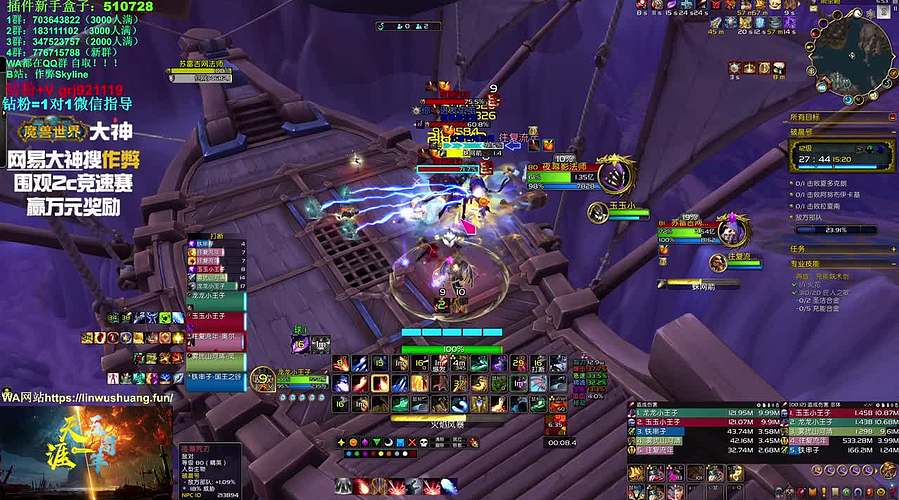
Task: Choose the red X raid marker
Action: [x=412, y=442]
